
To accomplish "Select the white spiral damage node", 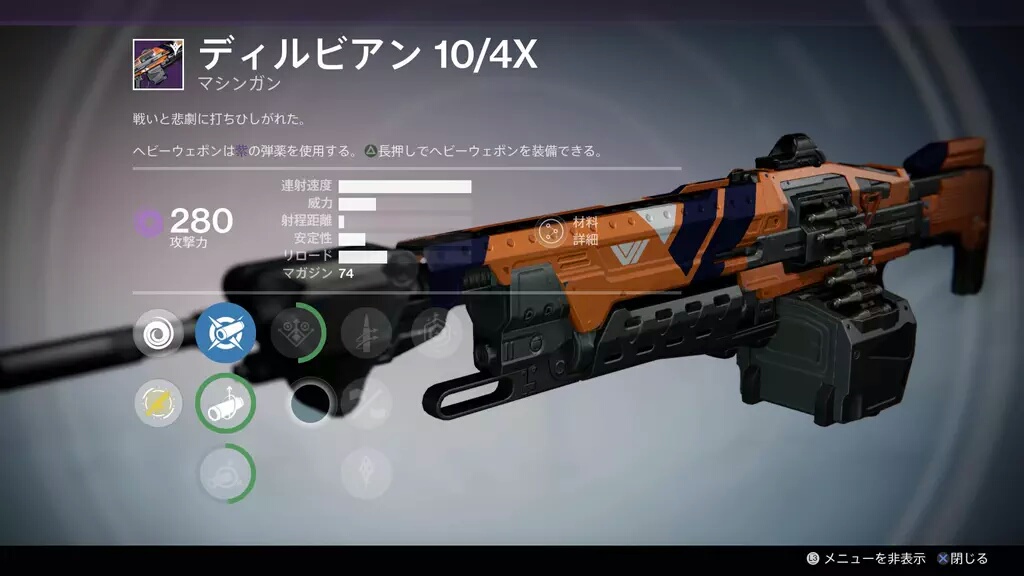I will [x=158, y=333].
